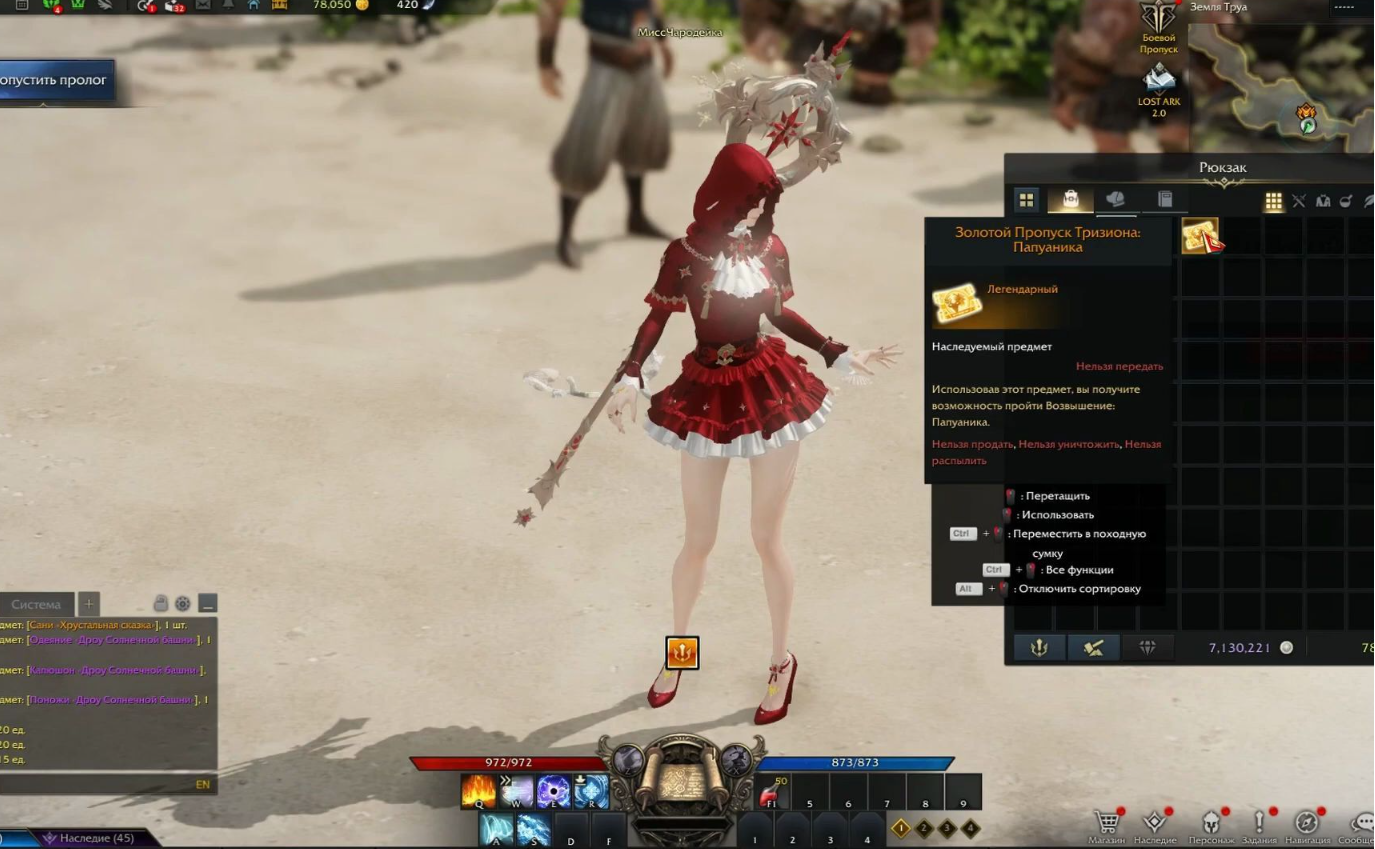This screenshot has width=1375, height=849.
Task: Open the Задания quests menu
Action: click(x=1259, y=825)
